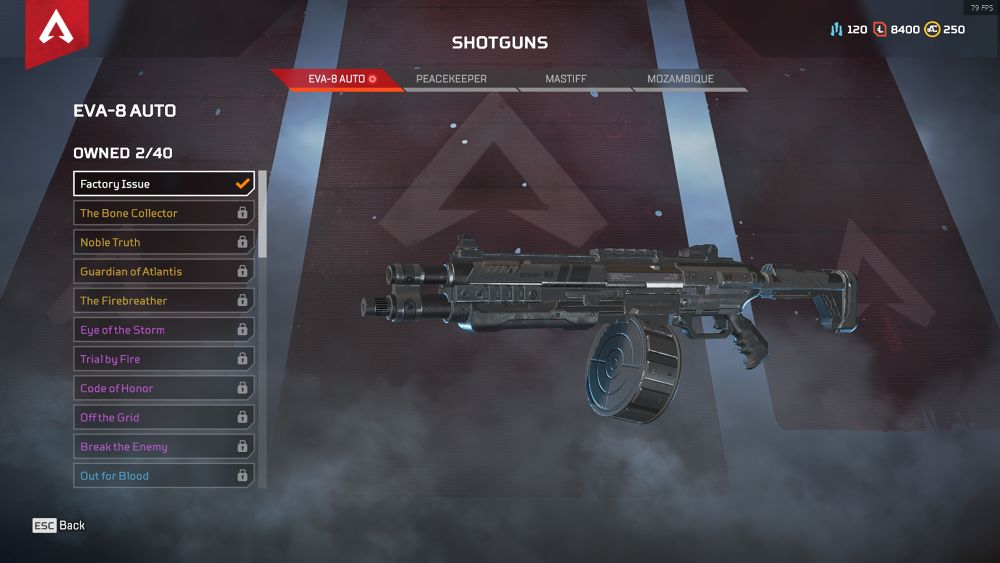
Task: Pick the Guardian of Atlantis skin
Action: pos(164,271)
